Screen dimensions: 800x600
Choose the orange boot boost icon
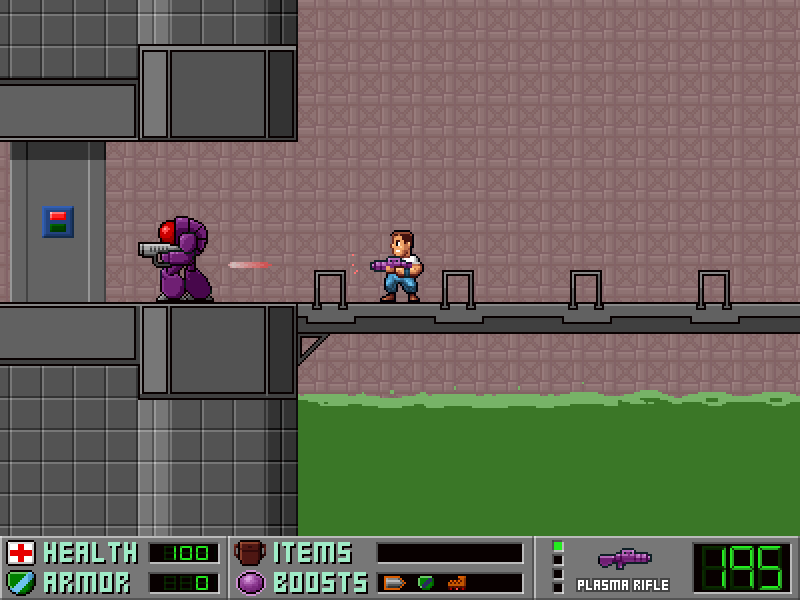tap(457, 582)
